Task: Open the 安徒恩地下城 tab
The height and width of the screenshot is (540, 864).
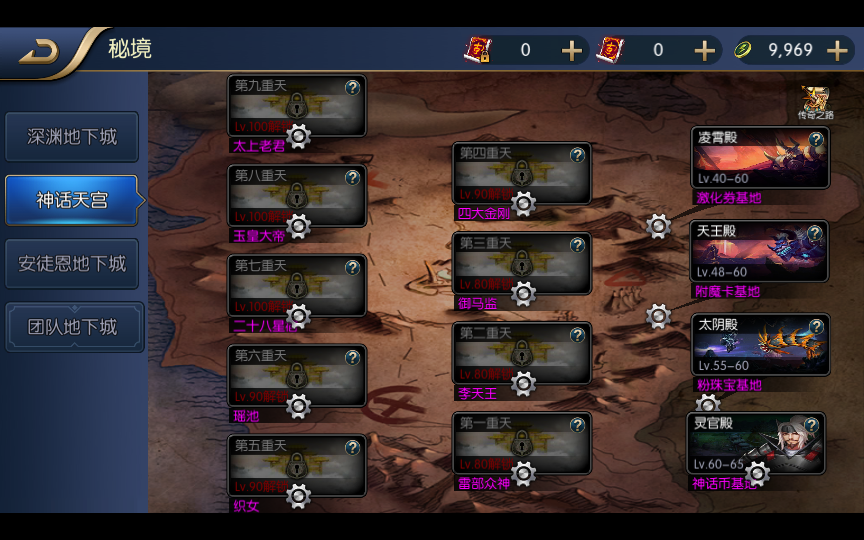Action: [72, 264]
